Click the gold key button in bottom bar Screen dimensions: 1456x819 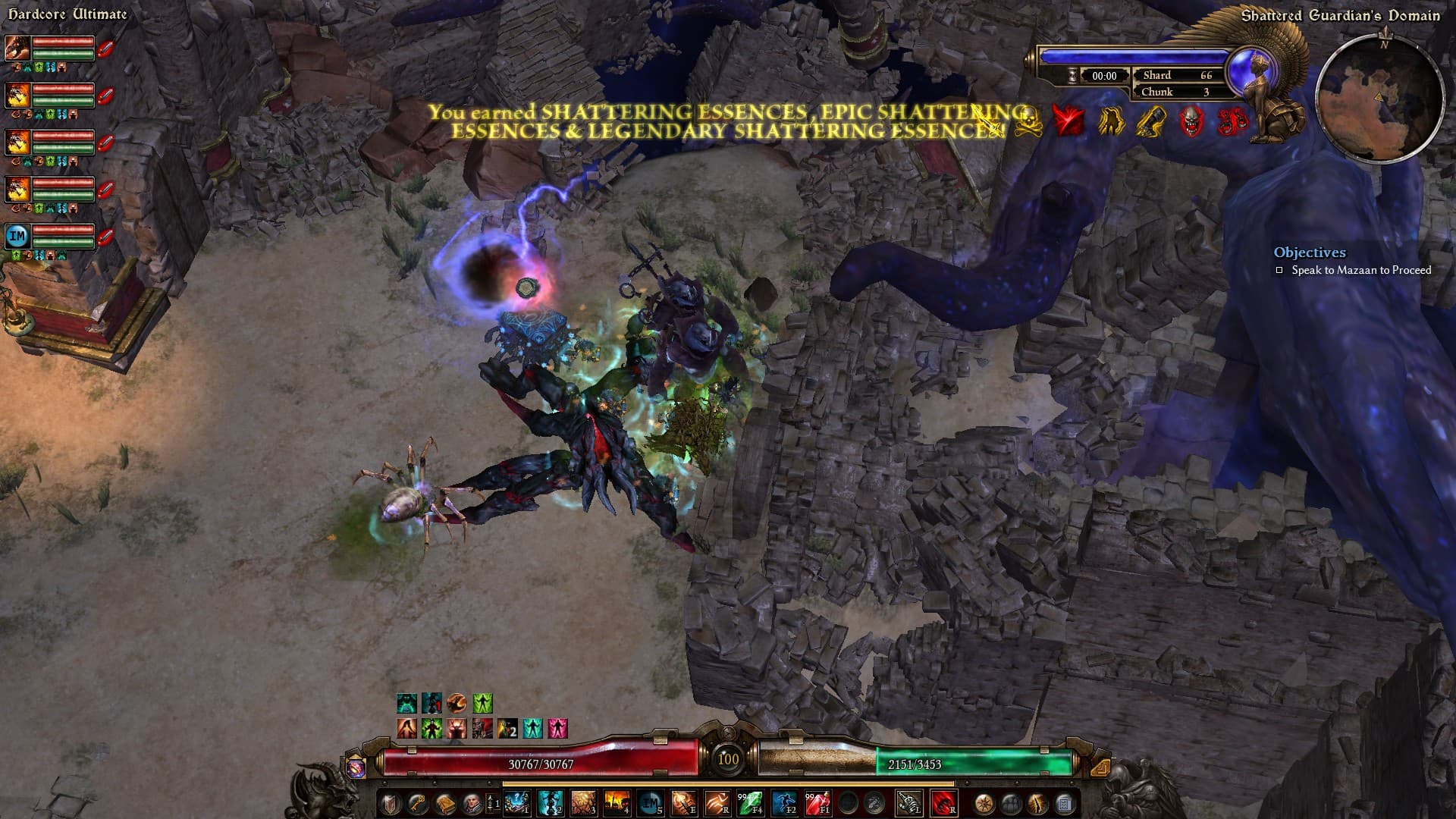(x=417, y=803)
